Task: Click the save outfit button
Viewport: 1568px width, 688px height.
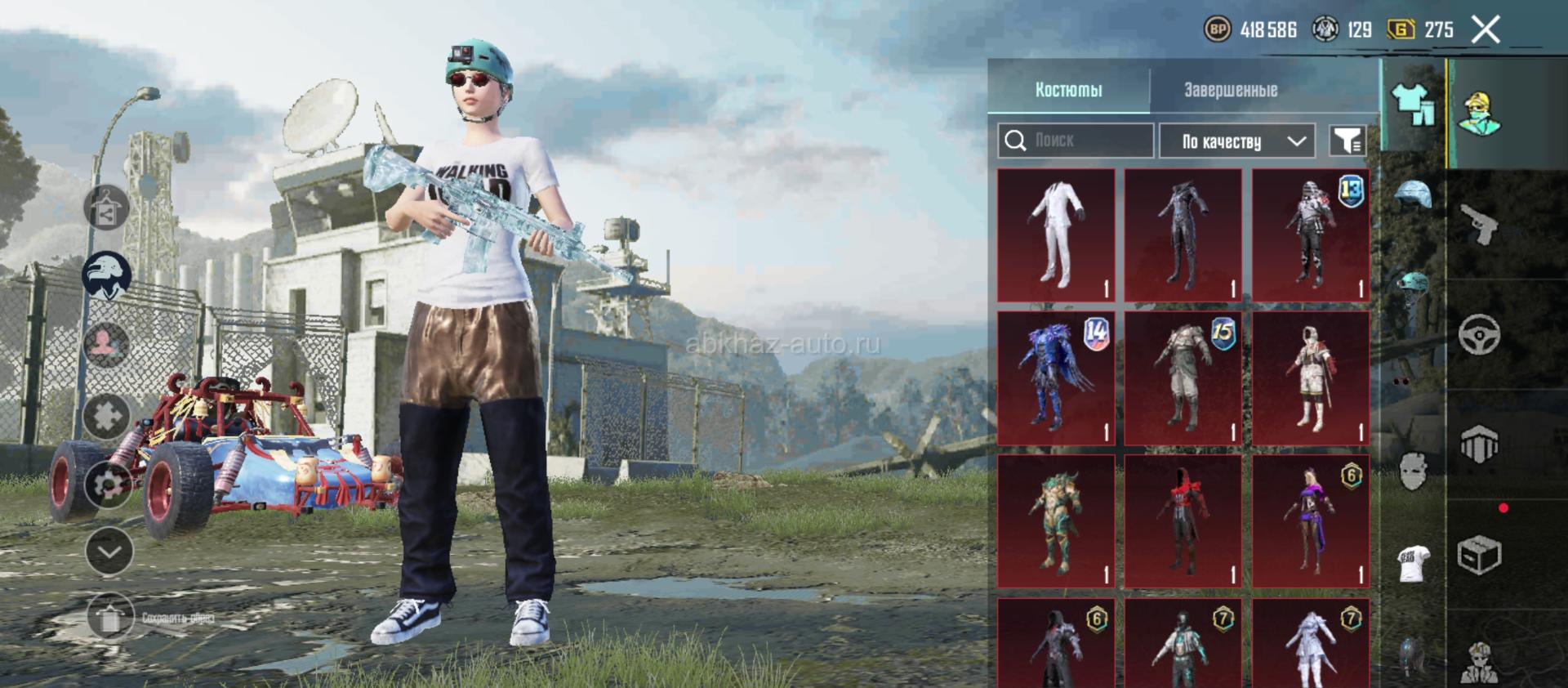Action: coord(109,618)
